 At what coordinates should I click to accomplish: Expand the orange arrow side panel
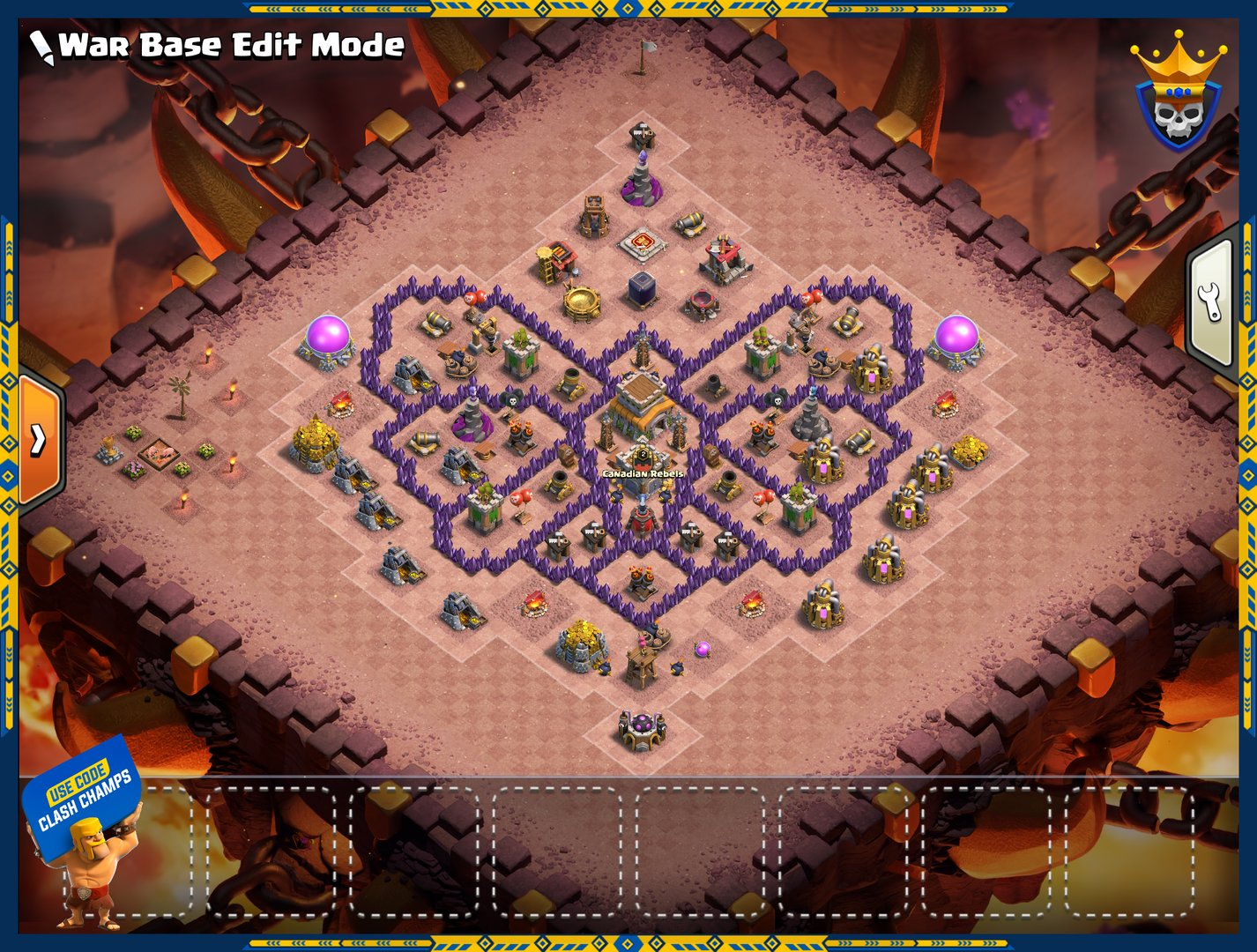pos(40,438)
